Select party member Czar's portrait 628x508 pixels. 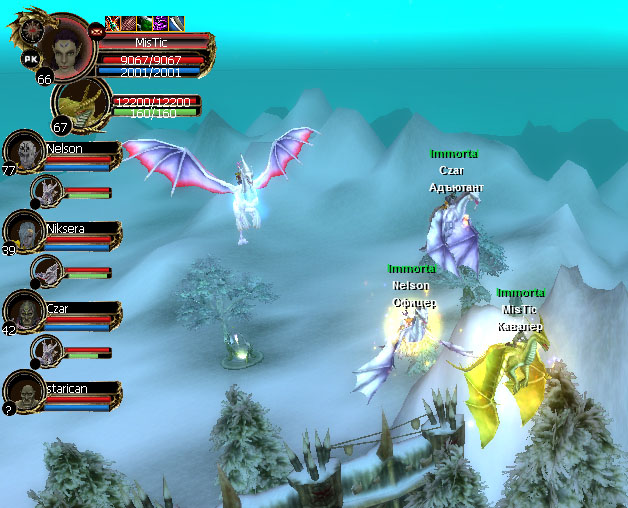pyautogui.click(x=23, y=311)
